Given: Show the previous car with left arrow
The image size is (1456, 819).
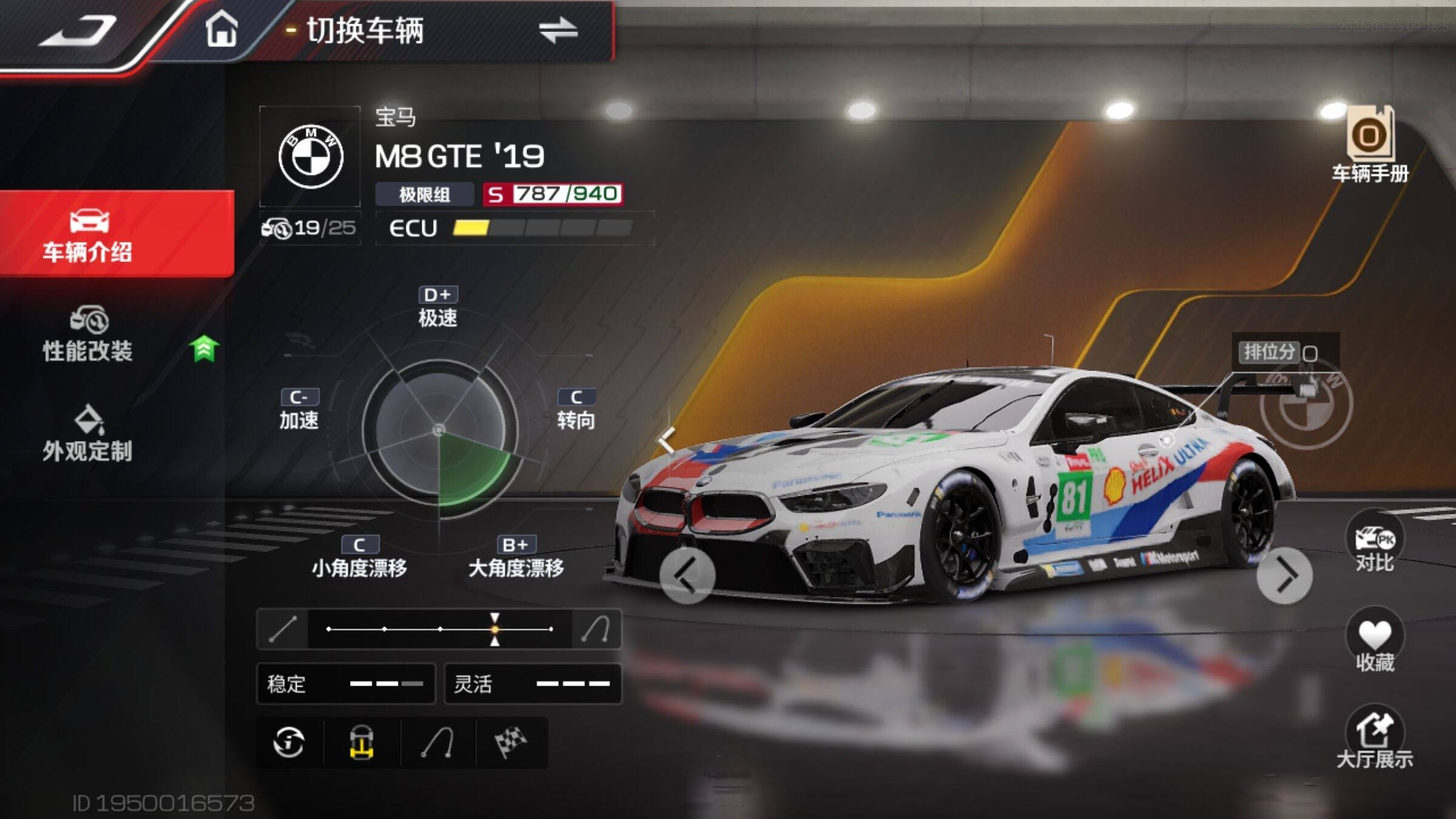Looking at the screenshot, I should (687, 576).
